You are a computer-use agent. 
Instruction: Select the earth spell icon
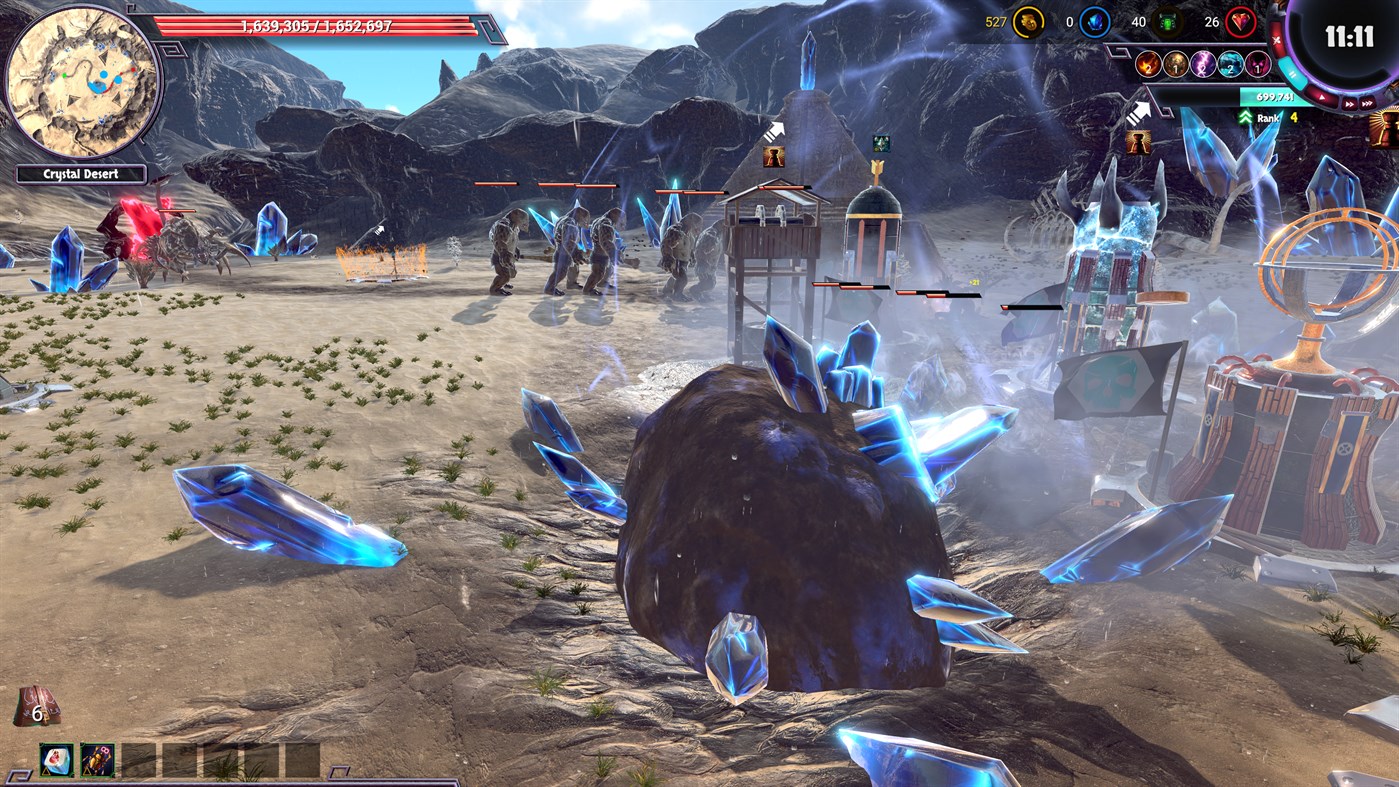coord(1176,65)
